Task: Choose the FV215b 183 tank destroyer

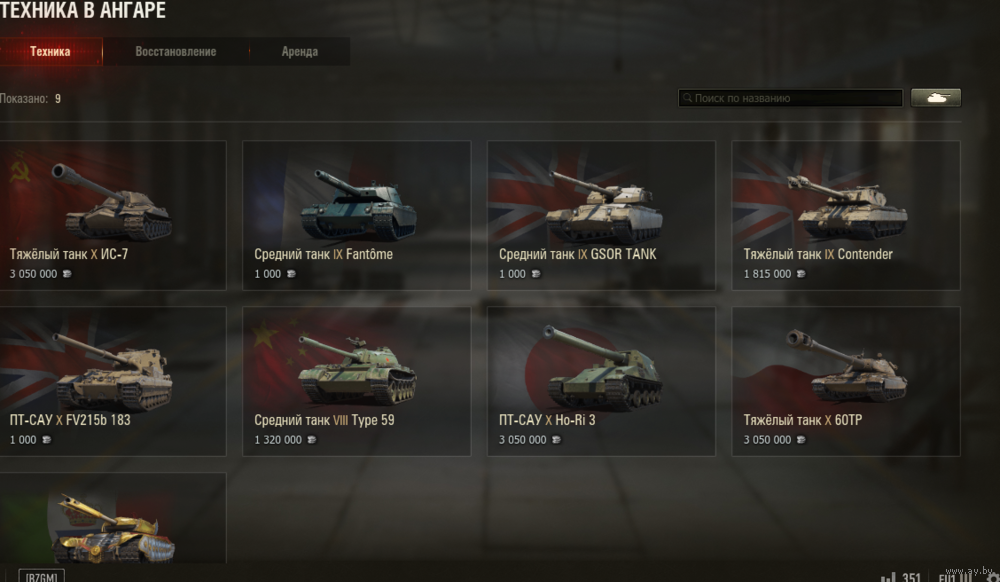Action: tap(113, 381)
